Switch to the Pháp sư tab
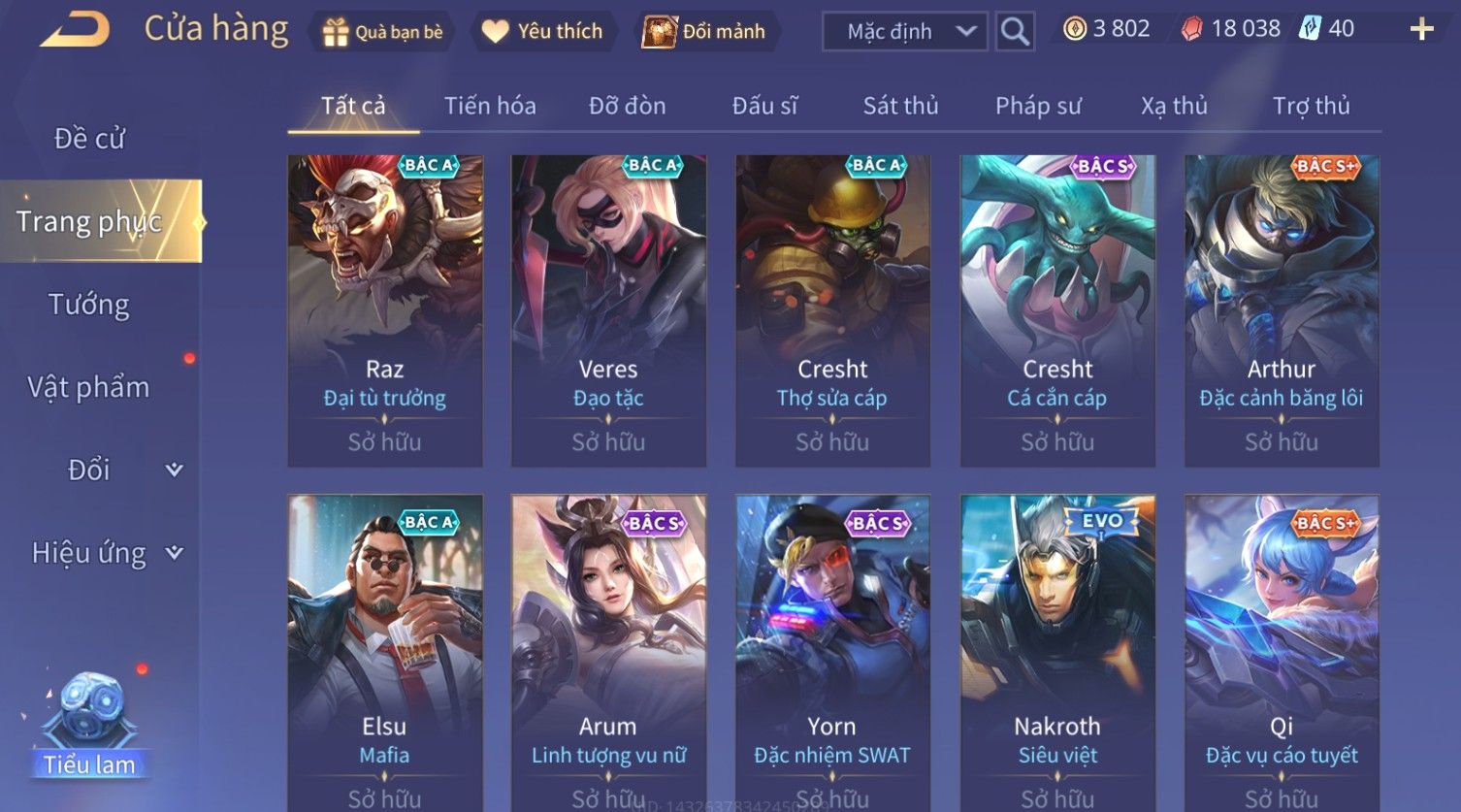1461x812 pixels. tap(1037, 106)
